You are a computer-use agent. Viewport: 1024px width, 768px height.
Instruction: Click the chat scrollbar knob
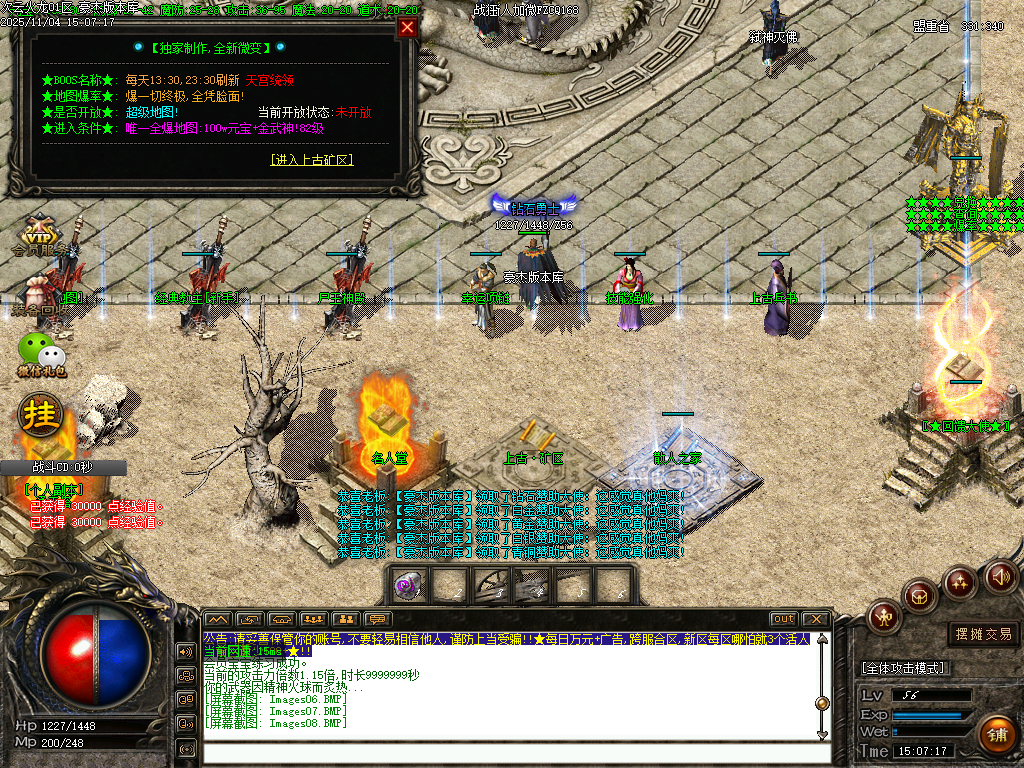coord(822,703)
